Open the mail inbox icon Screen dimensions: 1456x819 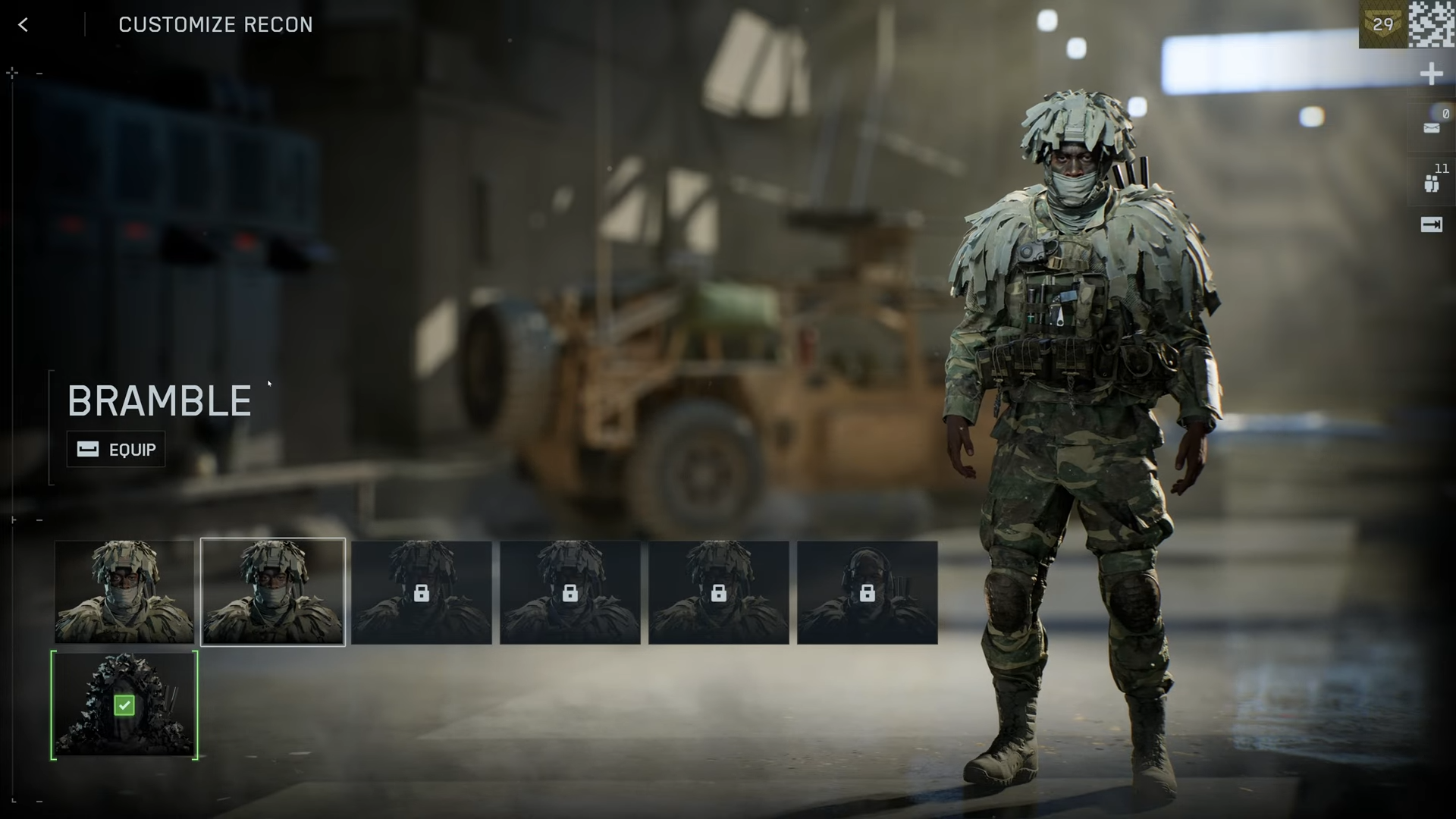click(1432, 127)
